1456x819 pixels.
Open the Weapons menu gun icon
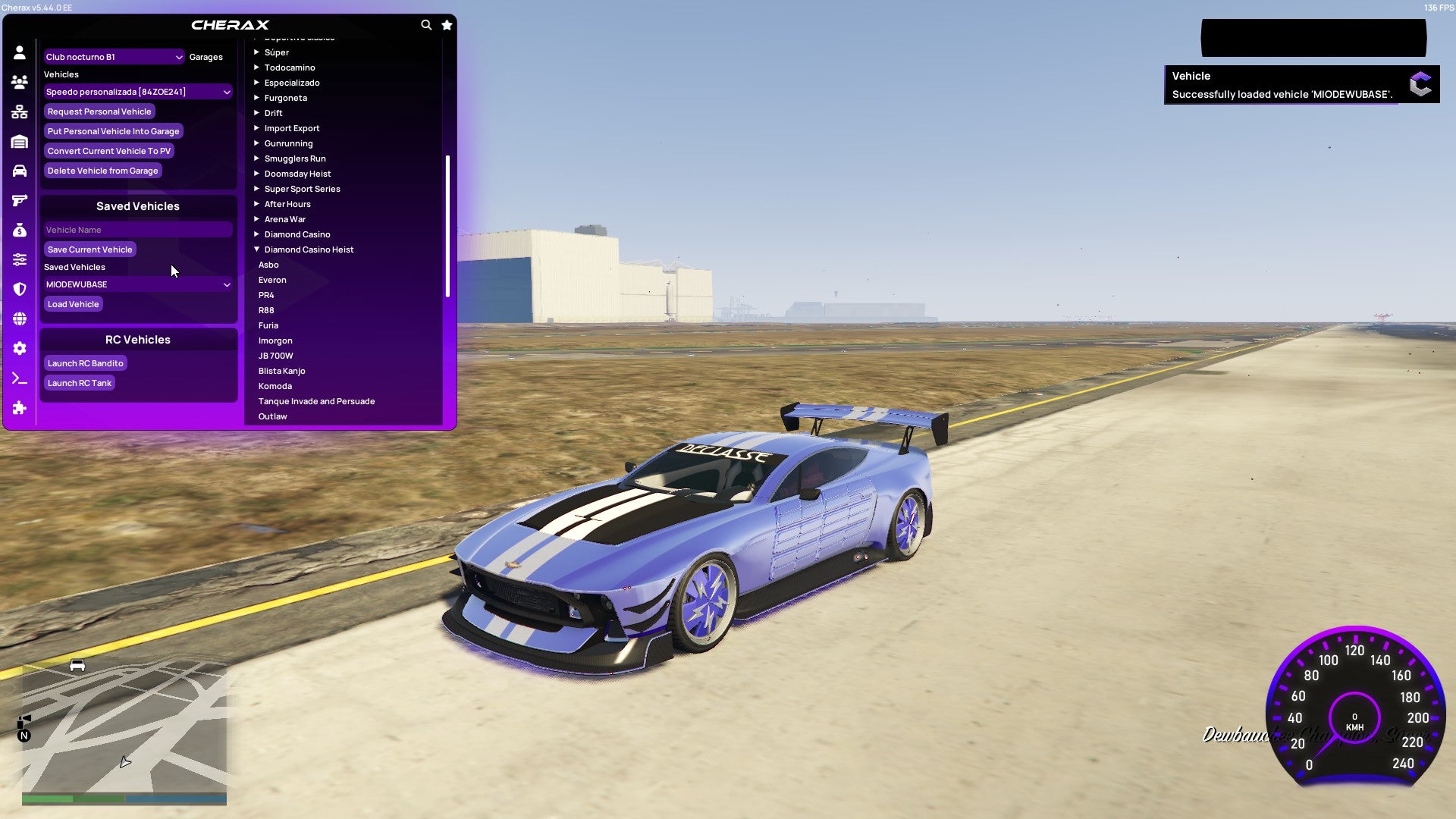(20, 199)
